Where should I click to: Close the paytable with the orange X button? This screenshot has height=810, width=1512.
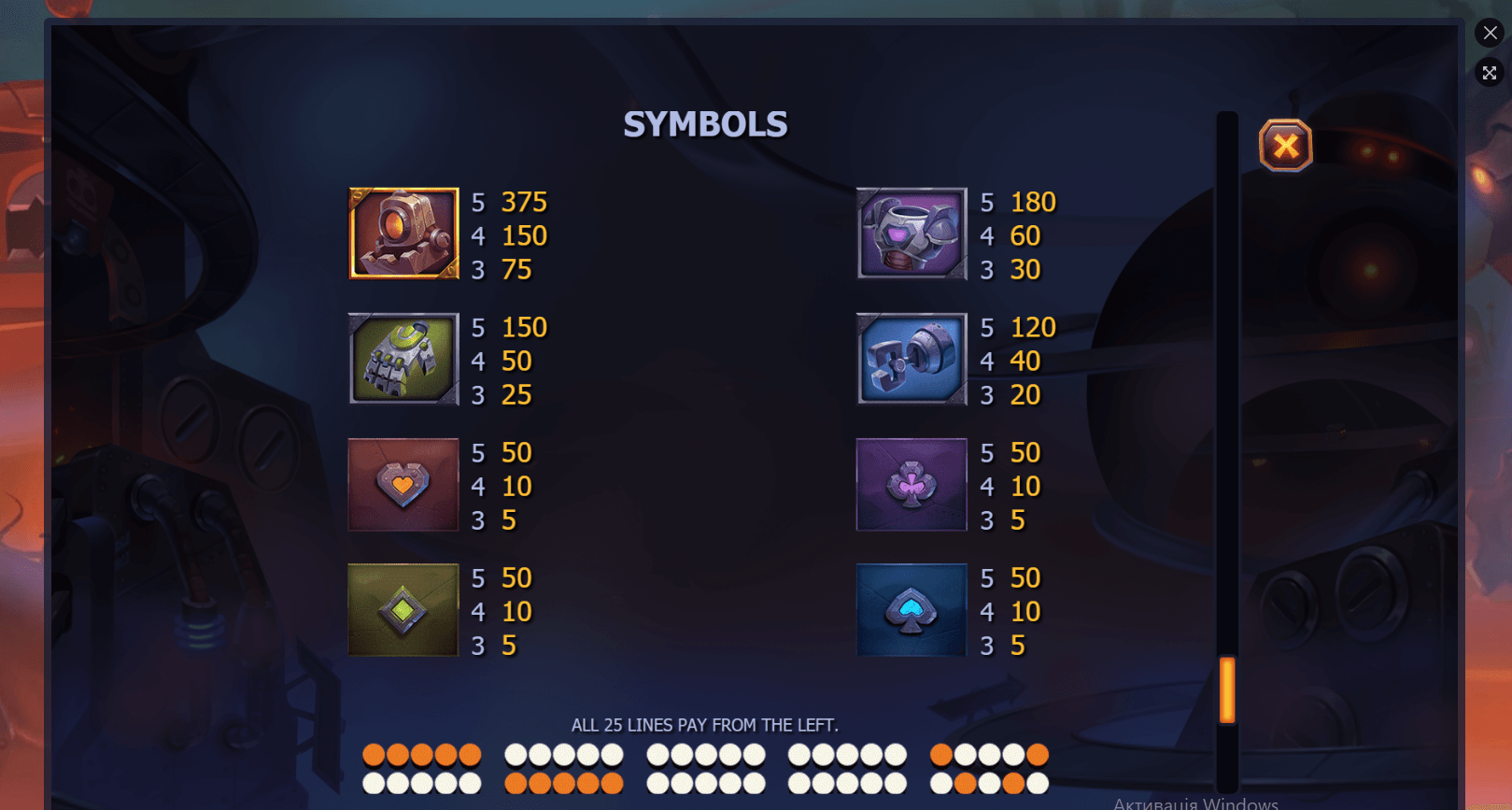(1285, 146)
